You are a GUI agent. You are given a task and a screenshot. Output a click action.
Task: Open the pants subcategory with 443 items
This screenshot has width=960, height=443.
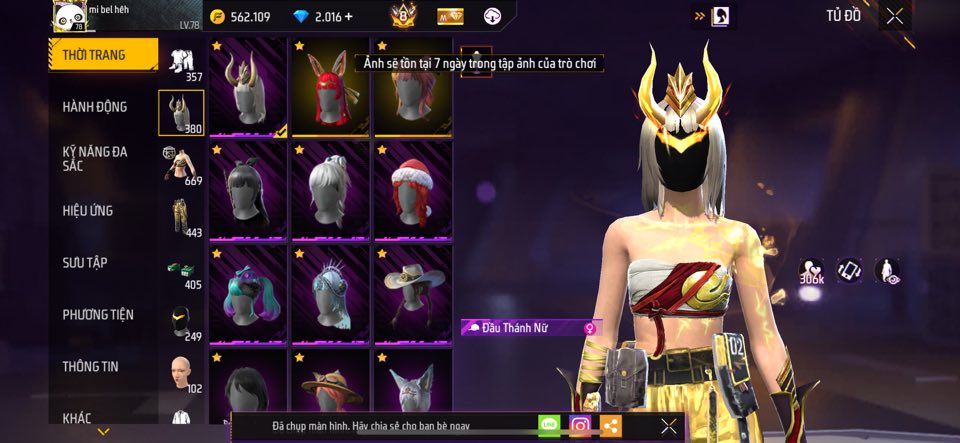(x=181, y=216)
